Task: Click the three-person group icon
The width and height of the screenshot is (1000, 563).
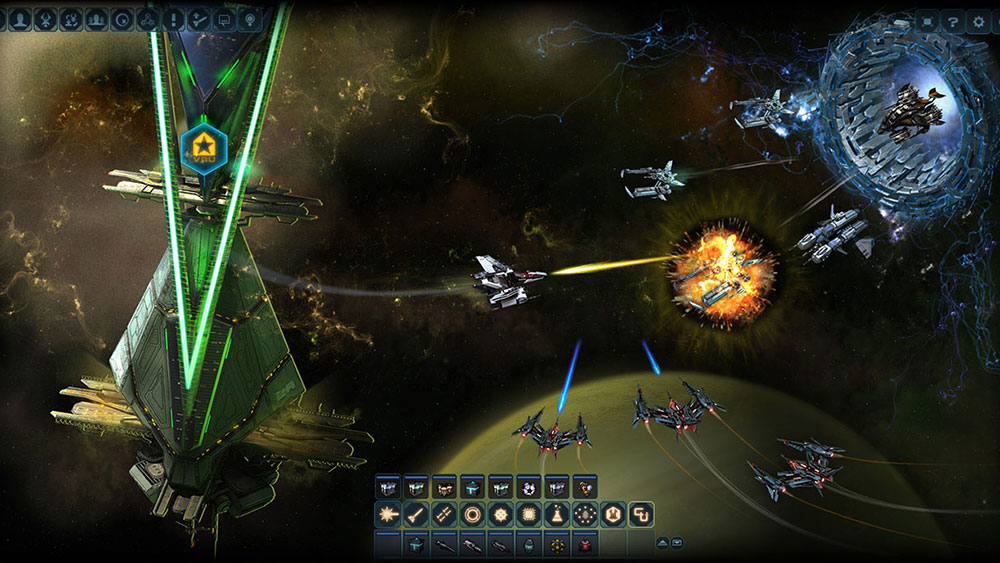Action: point(97,18)
